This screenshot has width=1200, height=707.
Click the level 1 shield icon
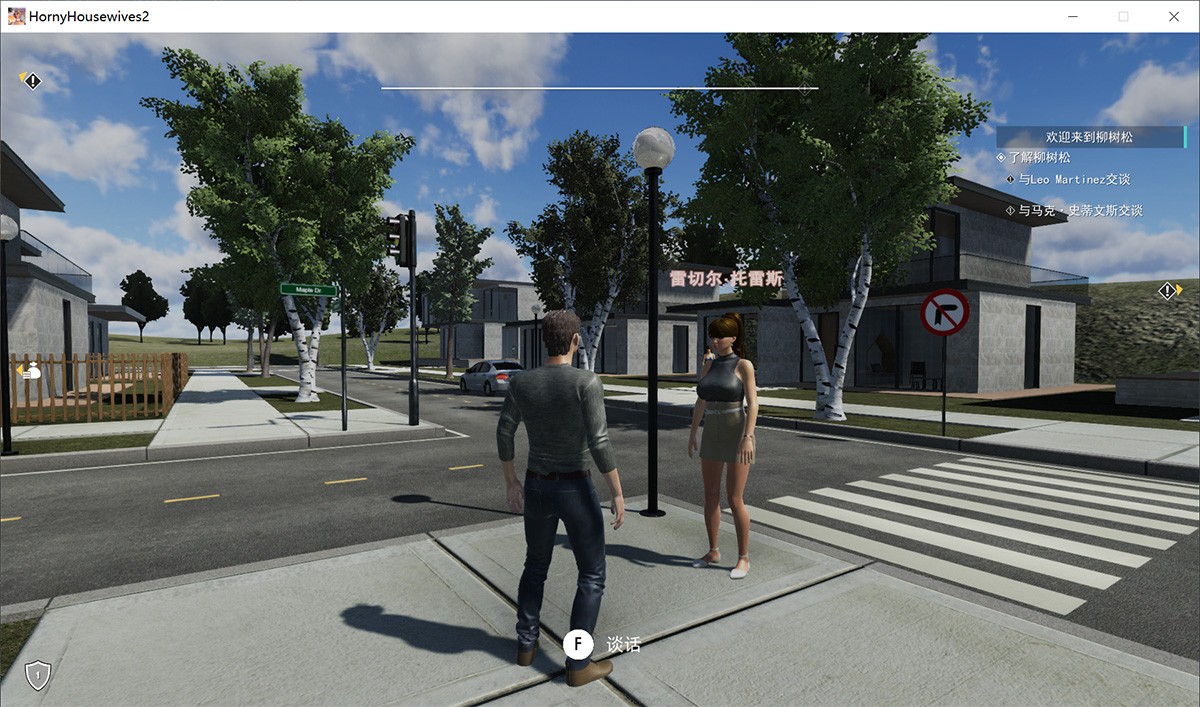(x=37, y=675)
